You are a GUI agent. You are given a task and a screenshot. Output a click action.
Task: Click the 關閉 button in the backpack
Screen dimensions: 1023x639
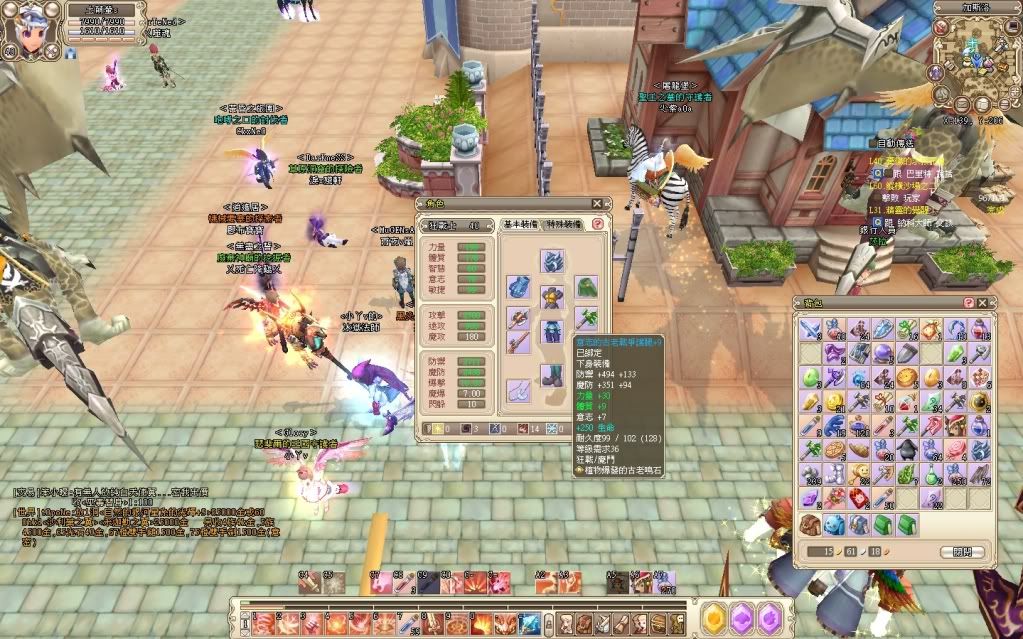tap(962, 552)
